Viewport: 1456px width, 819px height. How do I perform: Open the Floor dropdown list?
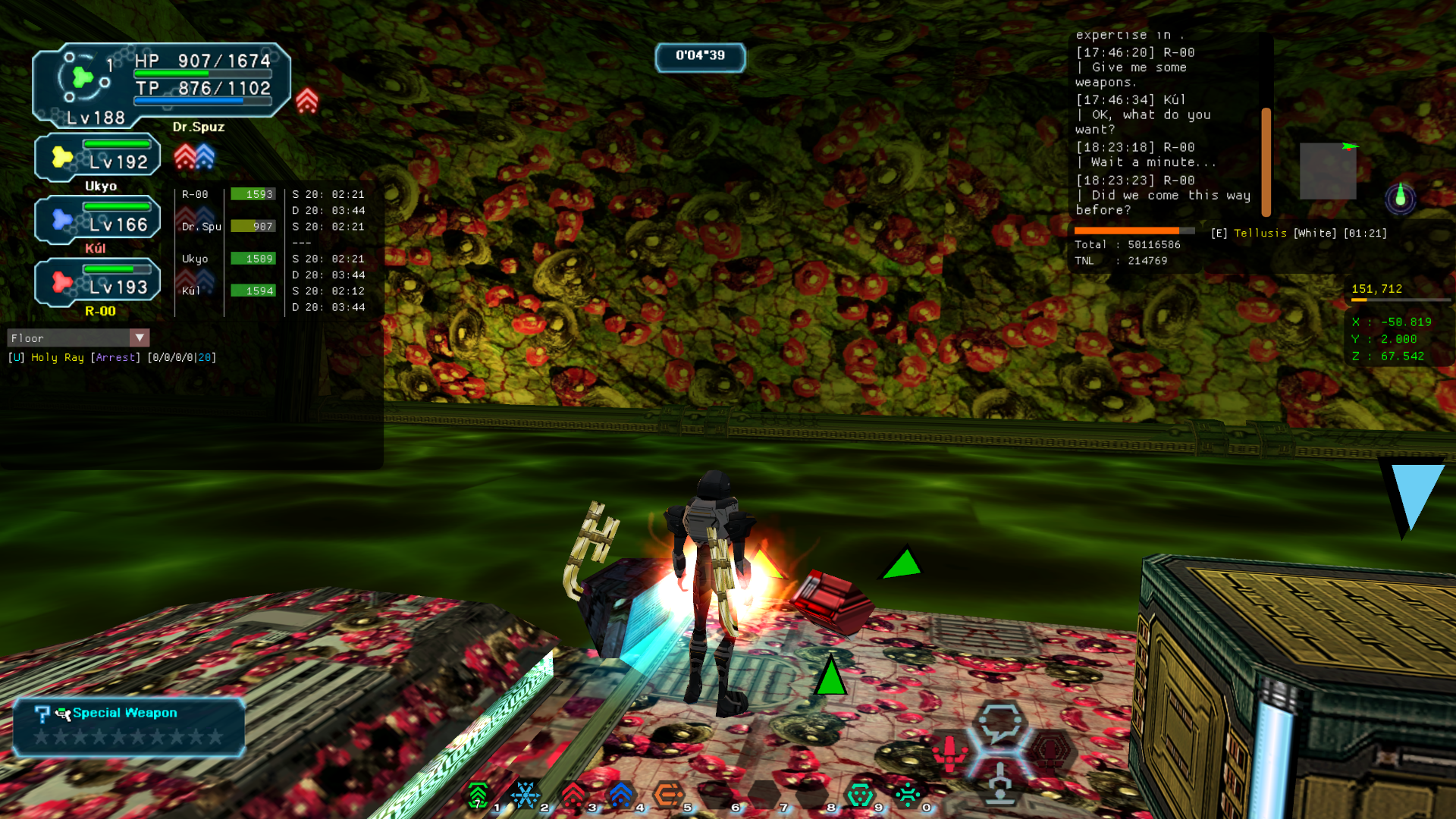click(x=140, y=337)
